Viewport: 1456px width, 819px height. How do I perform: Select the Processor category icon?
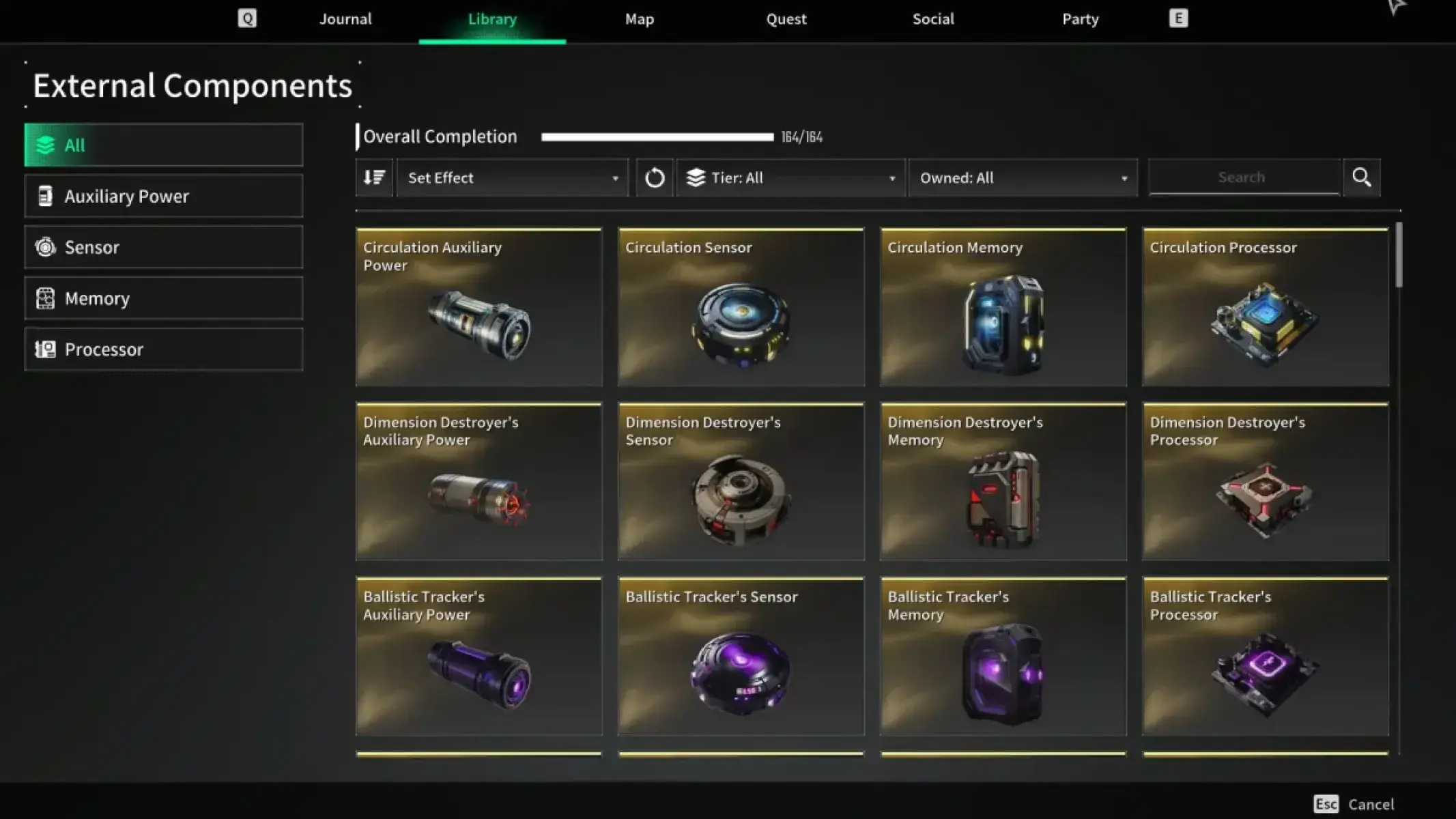[x=45, y=349]
